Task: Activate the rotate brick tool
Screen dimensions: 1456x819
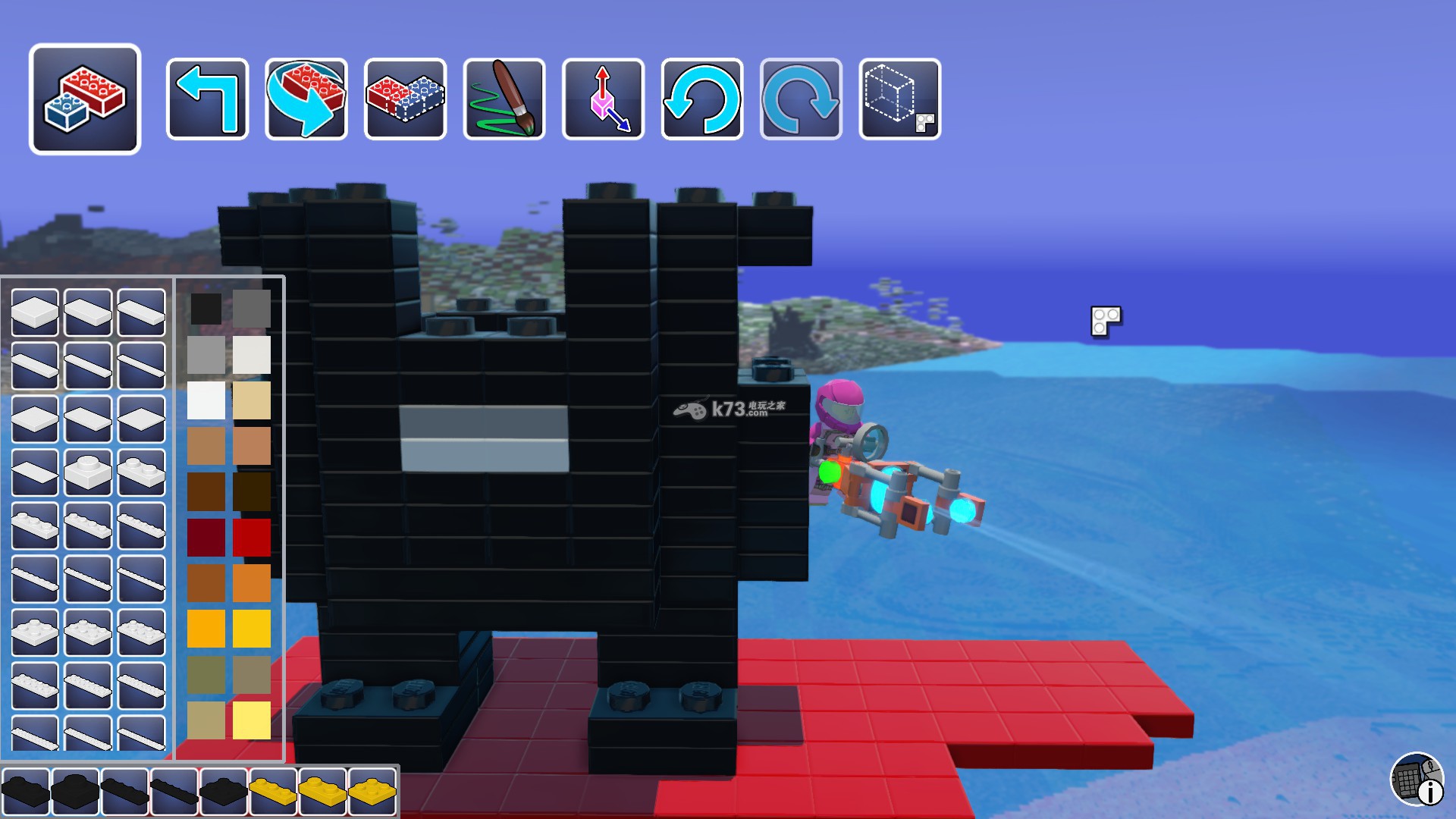Action: (x=306, y=99)
